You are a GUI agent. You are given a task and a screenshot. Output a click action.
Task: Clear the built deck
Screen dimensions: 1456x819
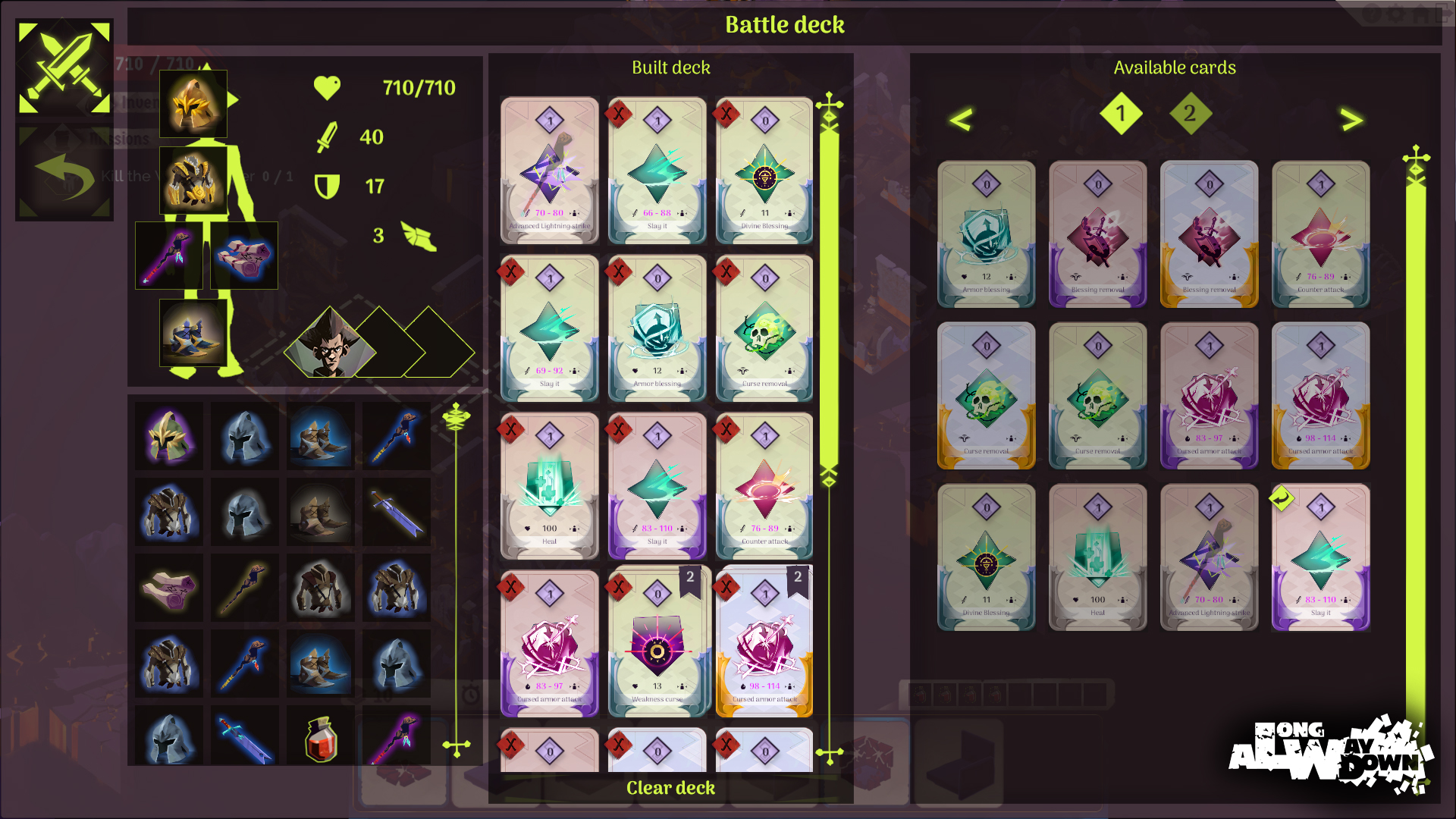tap(670, 788)
